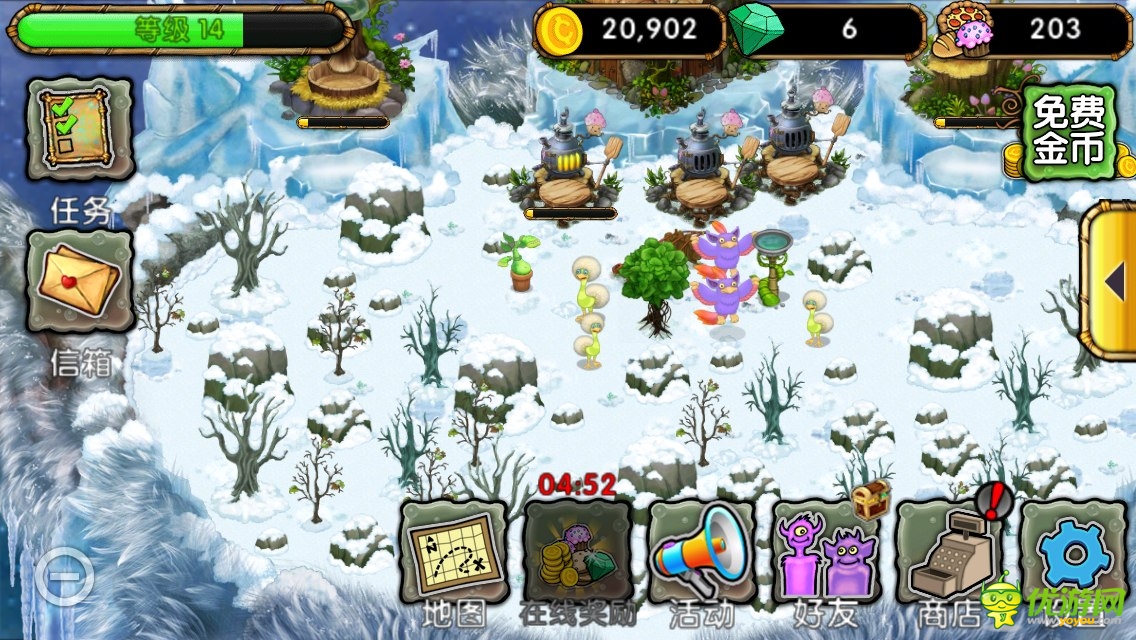Screen dimensions: 1136x640
Task: Open the 信箱 mailbox envelope
Action: coord(79,281)
